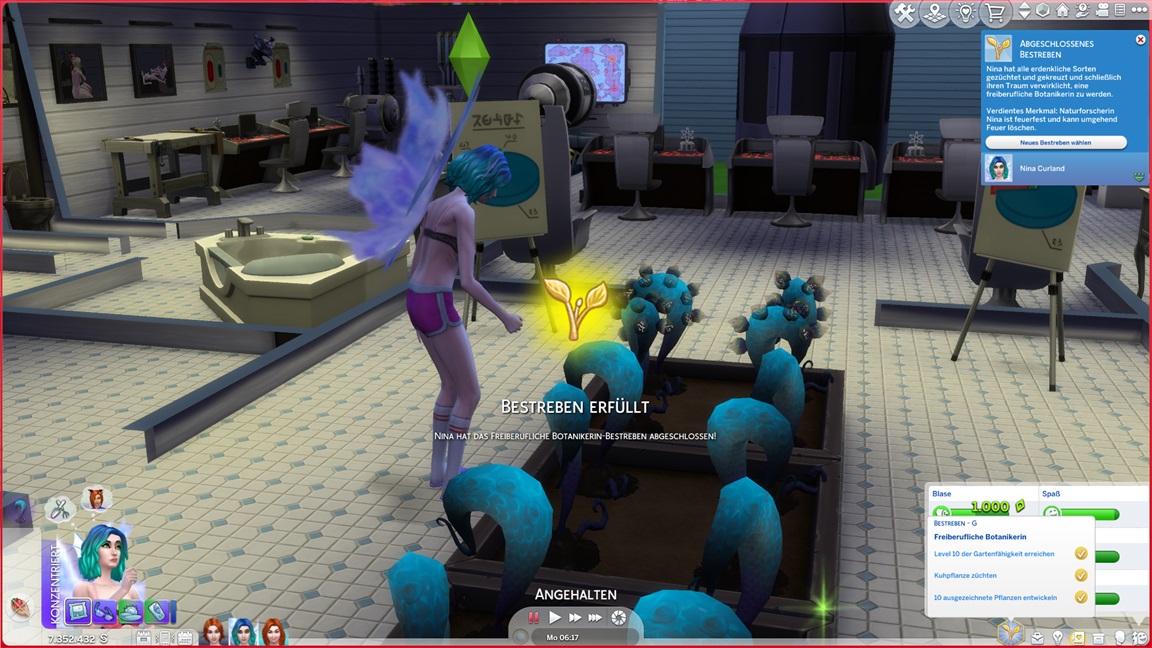This screenshot has width=1152, height=648.
Task: Pause the game with the red pause button
Action: (x=534, y=618)
